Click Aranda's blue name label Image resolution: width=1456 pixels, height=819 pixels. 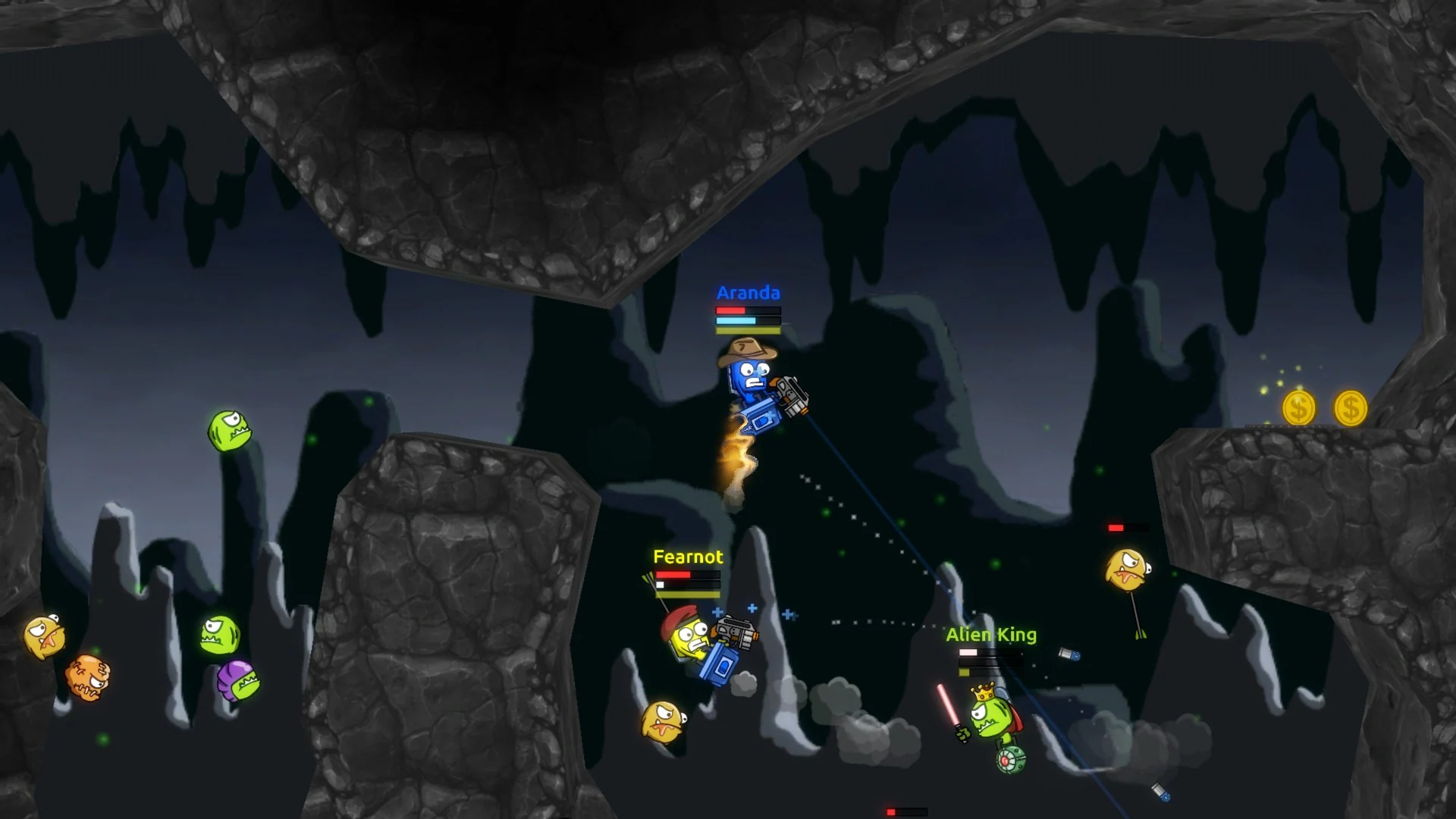coord(746,292)
